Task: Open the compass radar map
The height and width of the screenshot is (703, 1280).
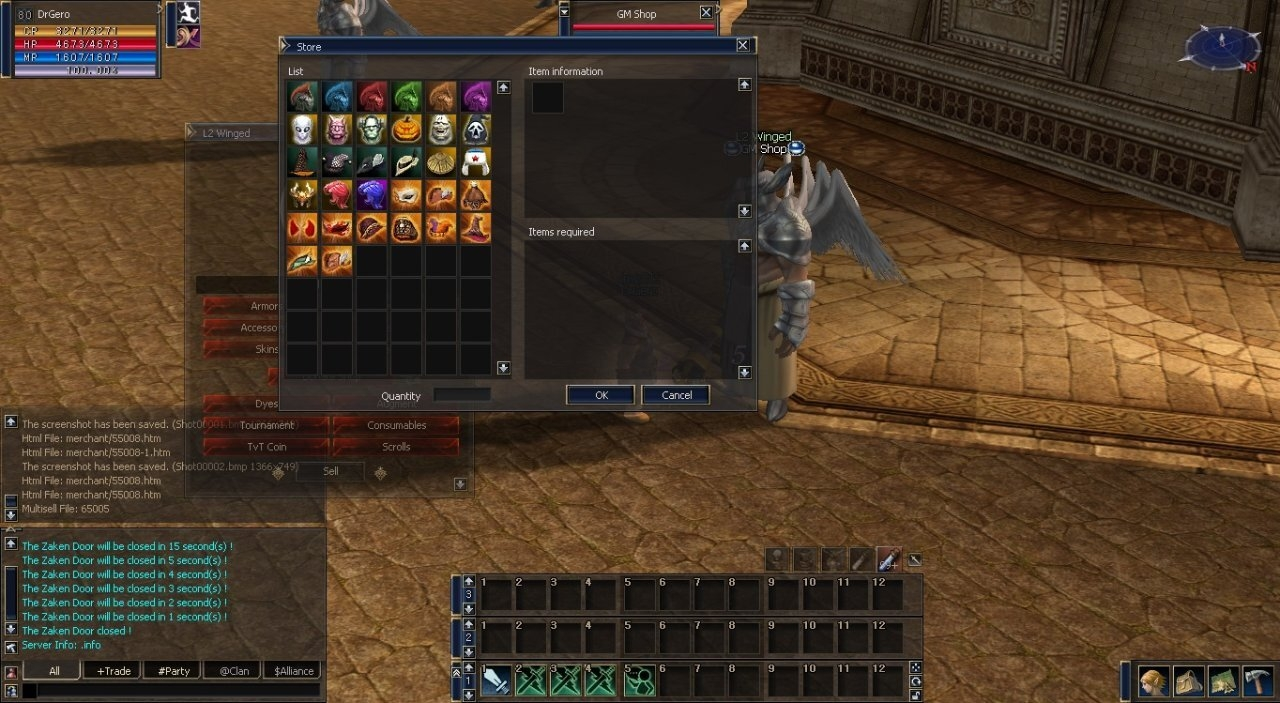Action: point(1223,47)
